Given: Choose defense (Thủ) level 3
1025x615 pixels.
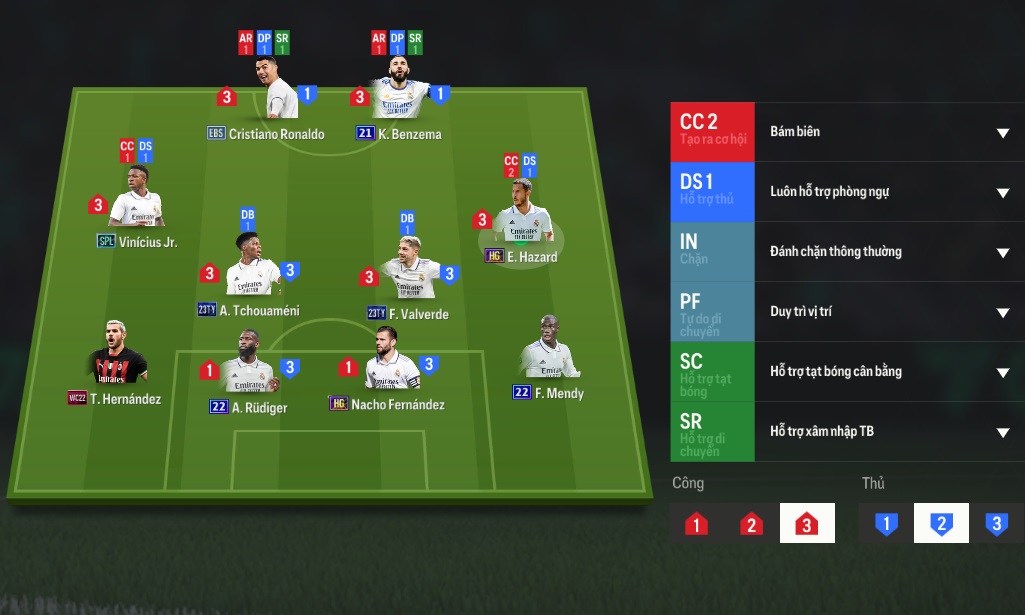Looking at the screenshot, I should pos(996,523).
